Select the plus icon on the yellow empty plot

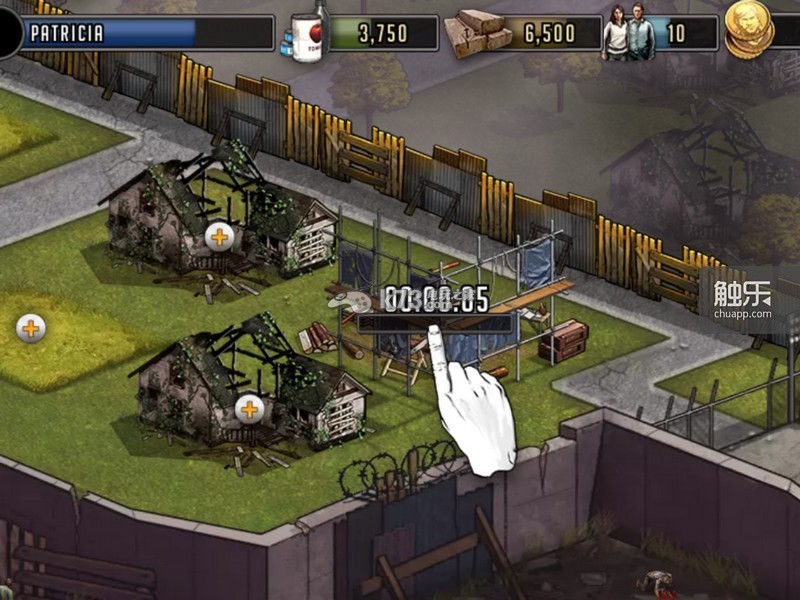point(31,327)
